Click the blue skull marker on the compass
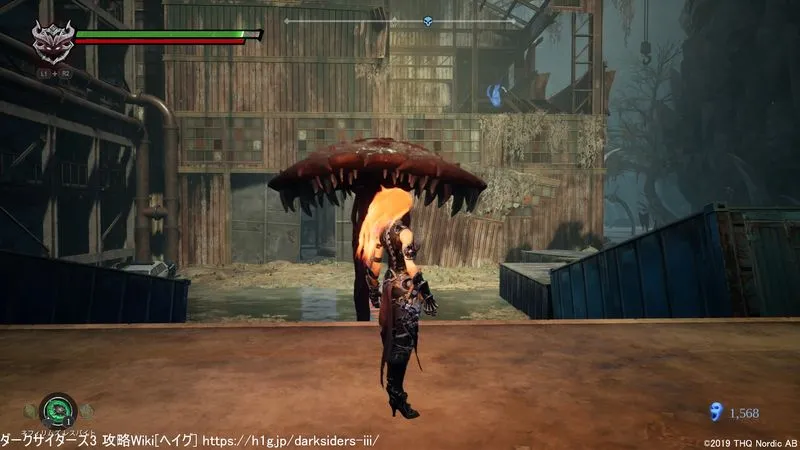Screen dimensions: 800x450 click(x=427, y=21)
